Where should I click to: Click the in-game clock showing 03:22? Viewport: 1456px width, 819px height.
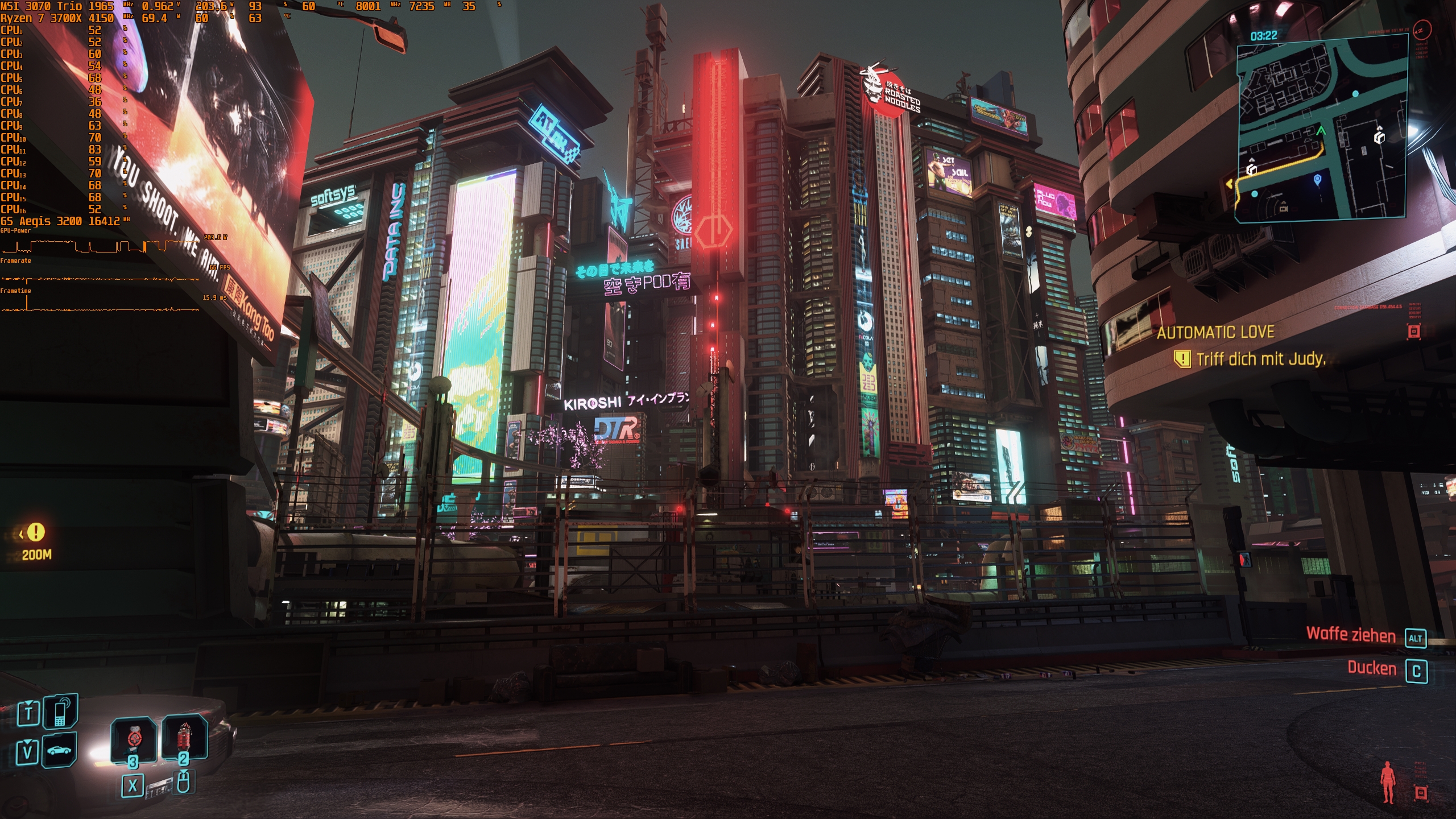tap(1264, 34)
